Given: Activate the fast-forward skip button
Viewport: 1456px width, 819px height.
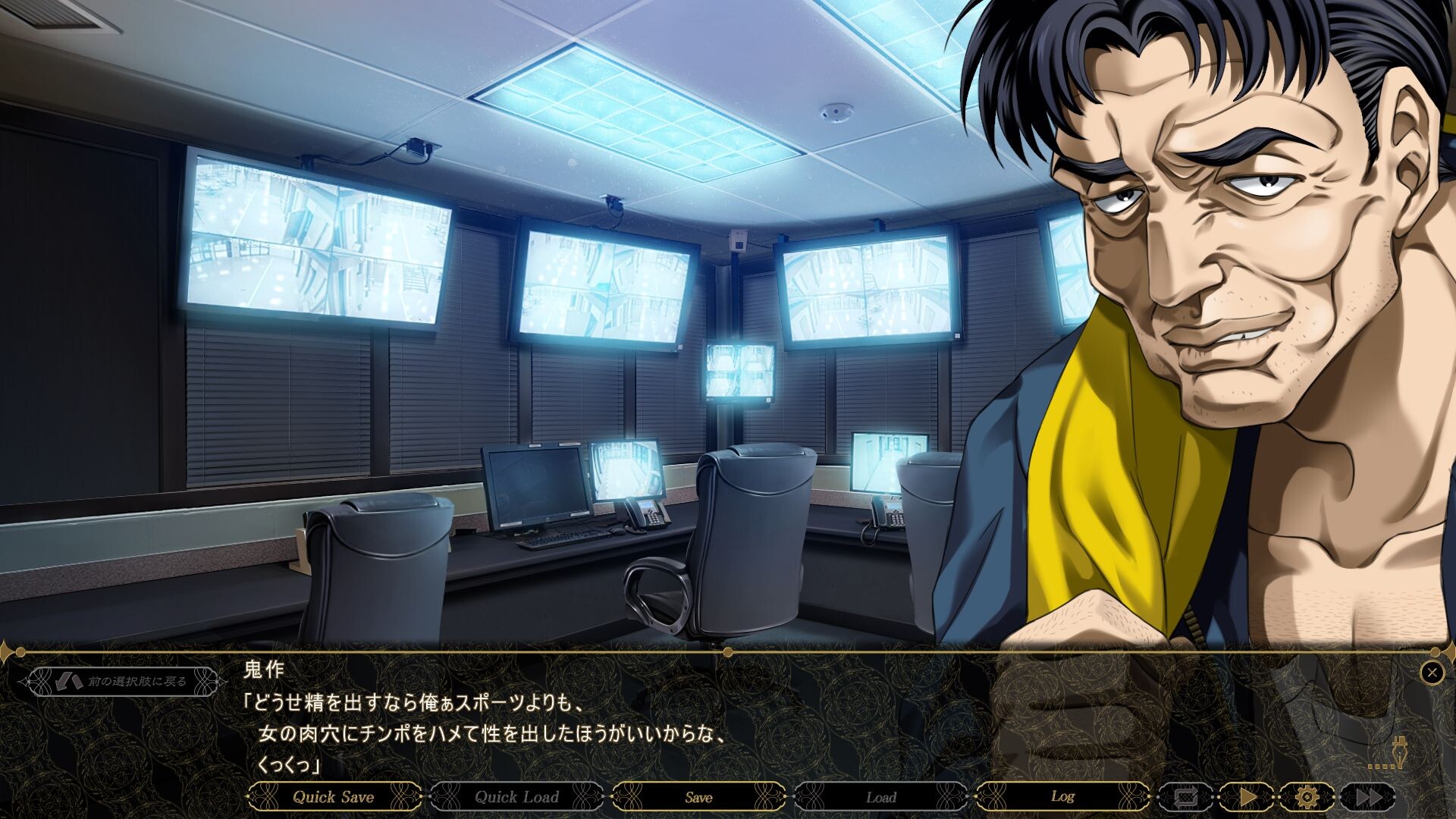Looking at the screenshot, I should [1367, 797].
